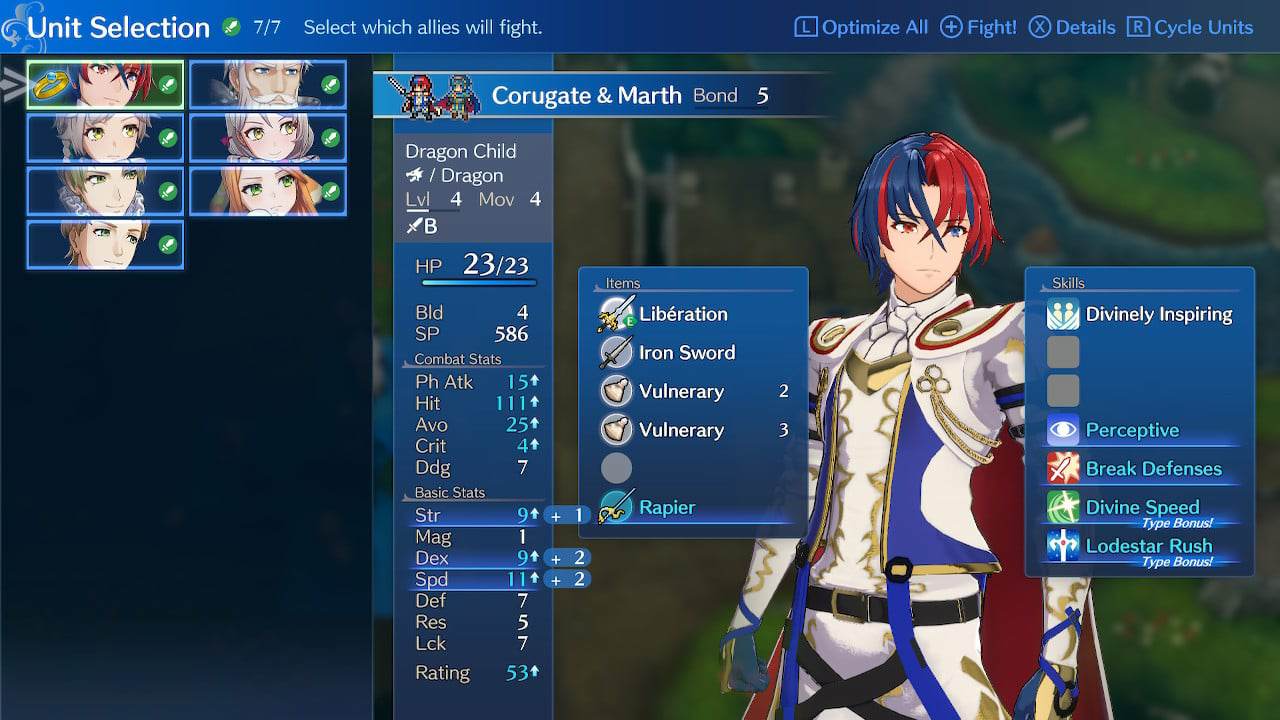
Task: Pick the Rapier engage weapon
Action: 667,507
